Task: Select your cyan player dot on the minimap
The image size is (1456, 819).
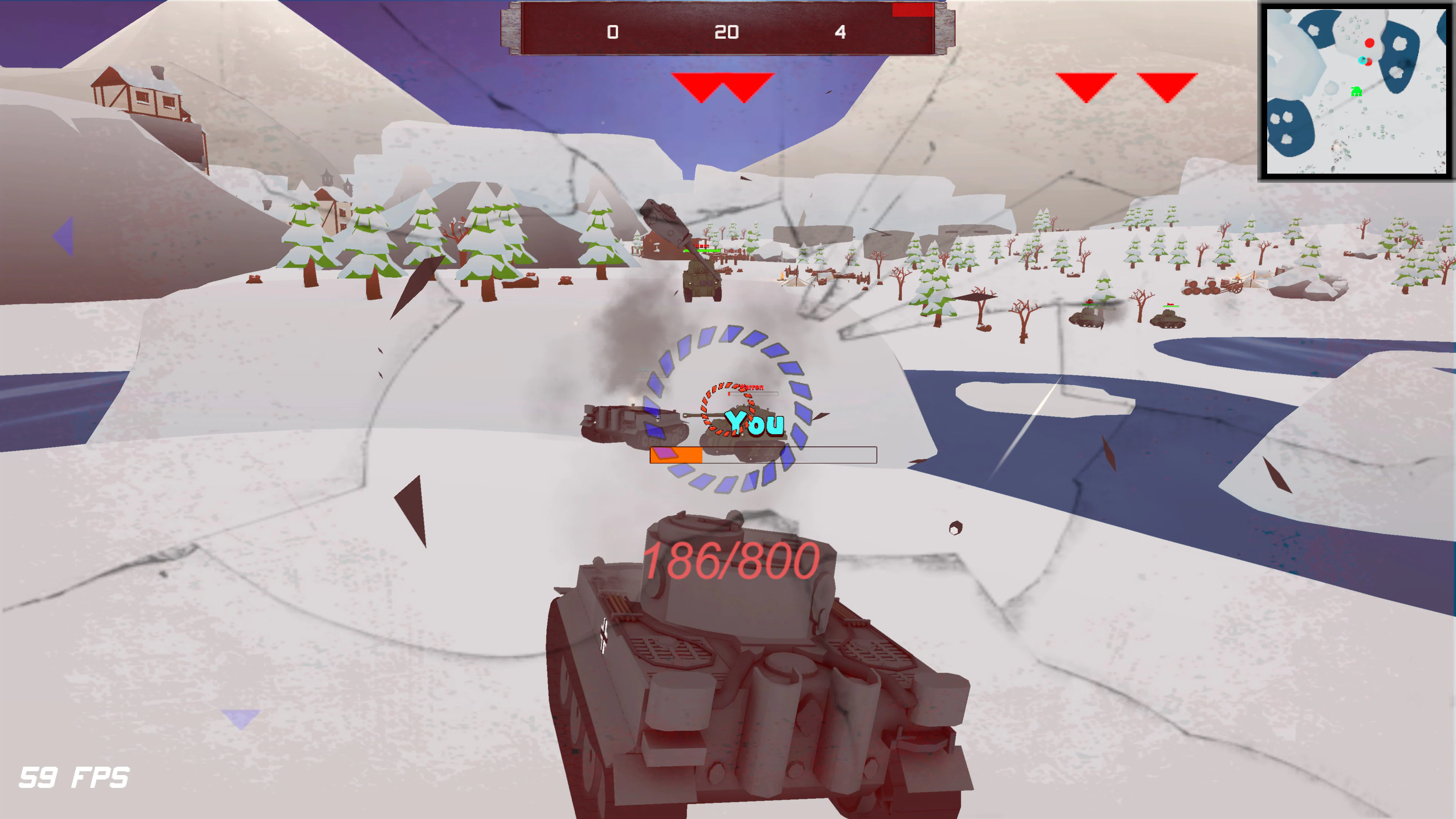Action: tap(1362, 61)
